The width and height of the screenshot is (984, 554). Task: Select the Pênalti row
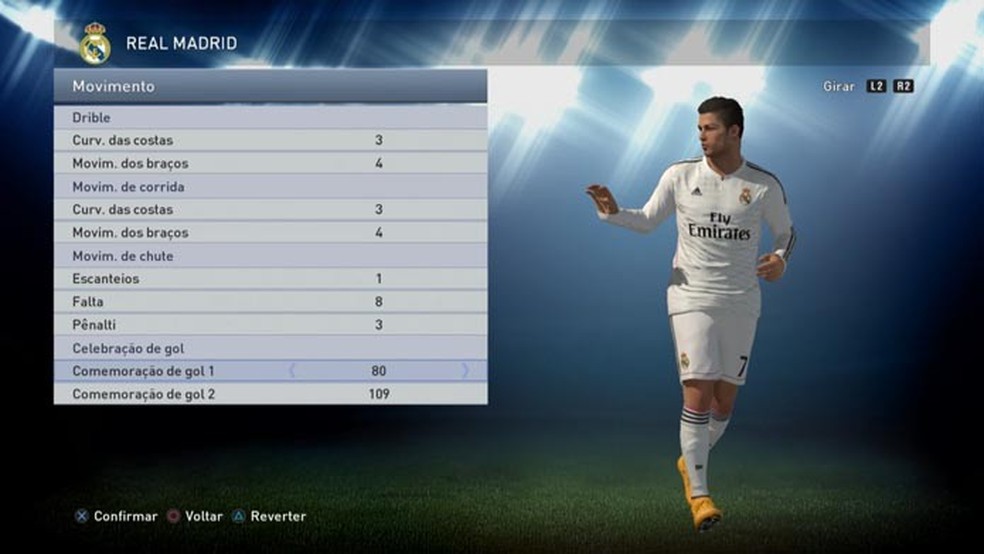tap(270, 325)
